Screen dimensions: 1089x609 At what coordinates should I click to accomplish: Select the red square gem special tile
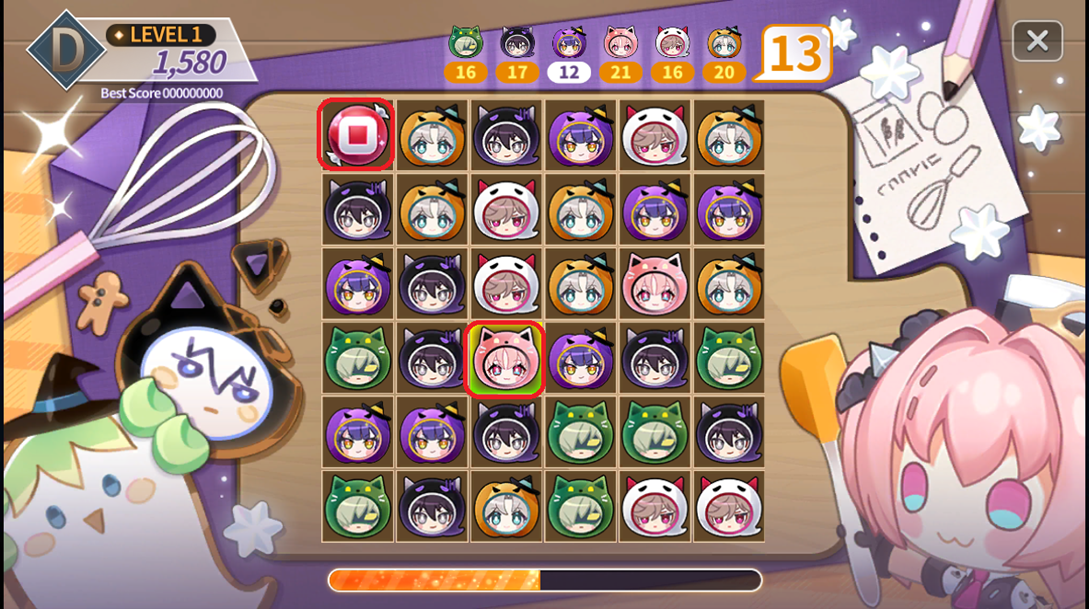[357, 134]
